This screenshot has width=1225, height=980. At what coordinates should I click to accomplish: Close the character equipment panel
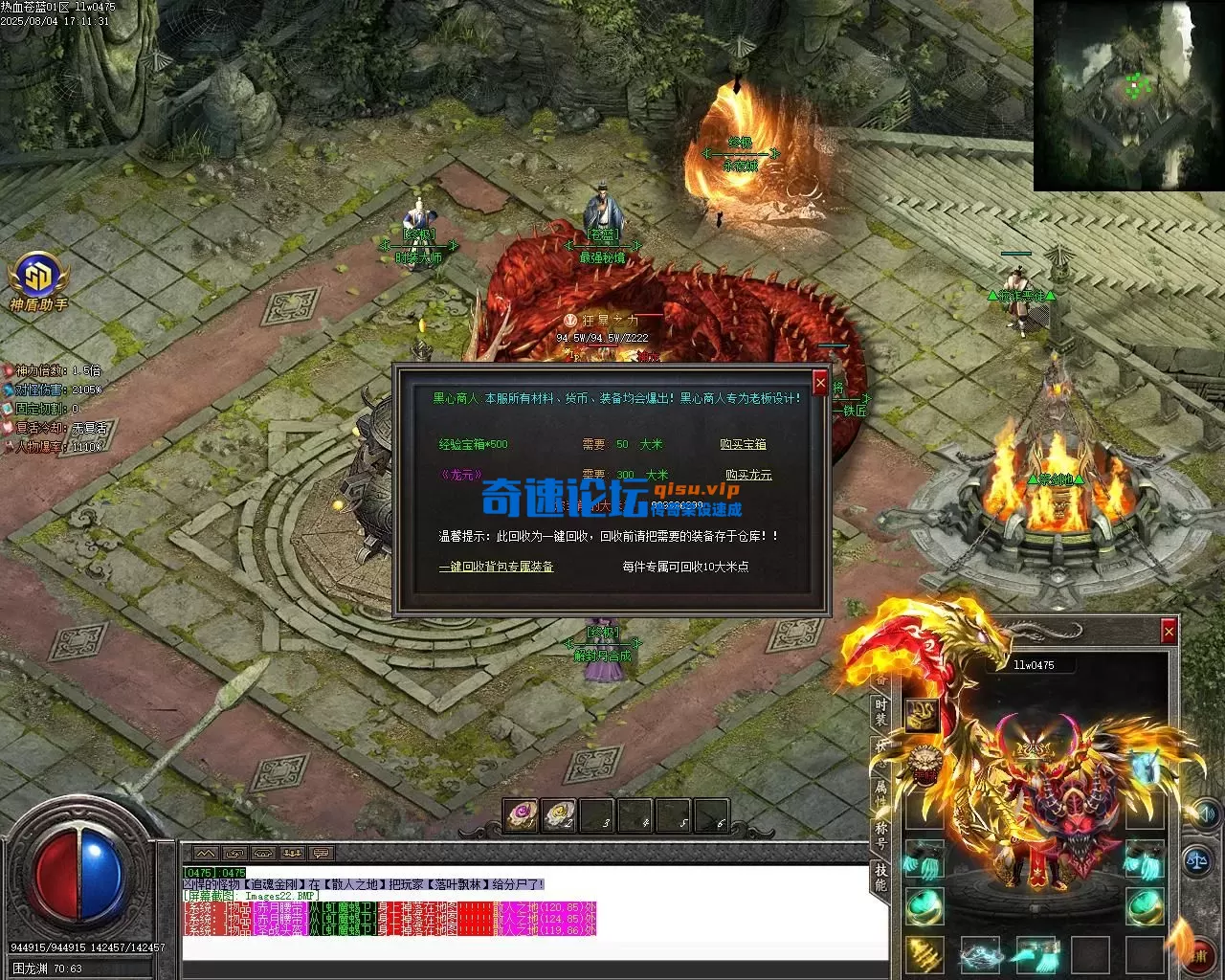[x=1168, y=631]
